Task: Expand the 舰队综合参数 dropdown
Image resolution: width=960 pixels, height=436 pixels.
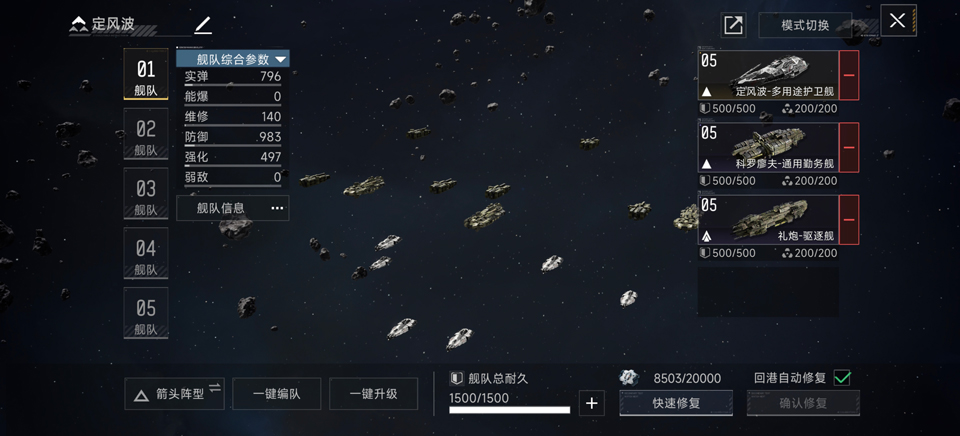Action: [x=233, y=59]
